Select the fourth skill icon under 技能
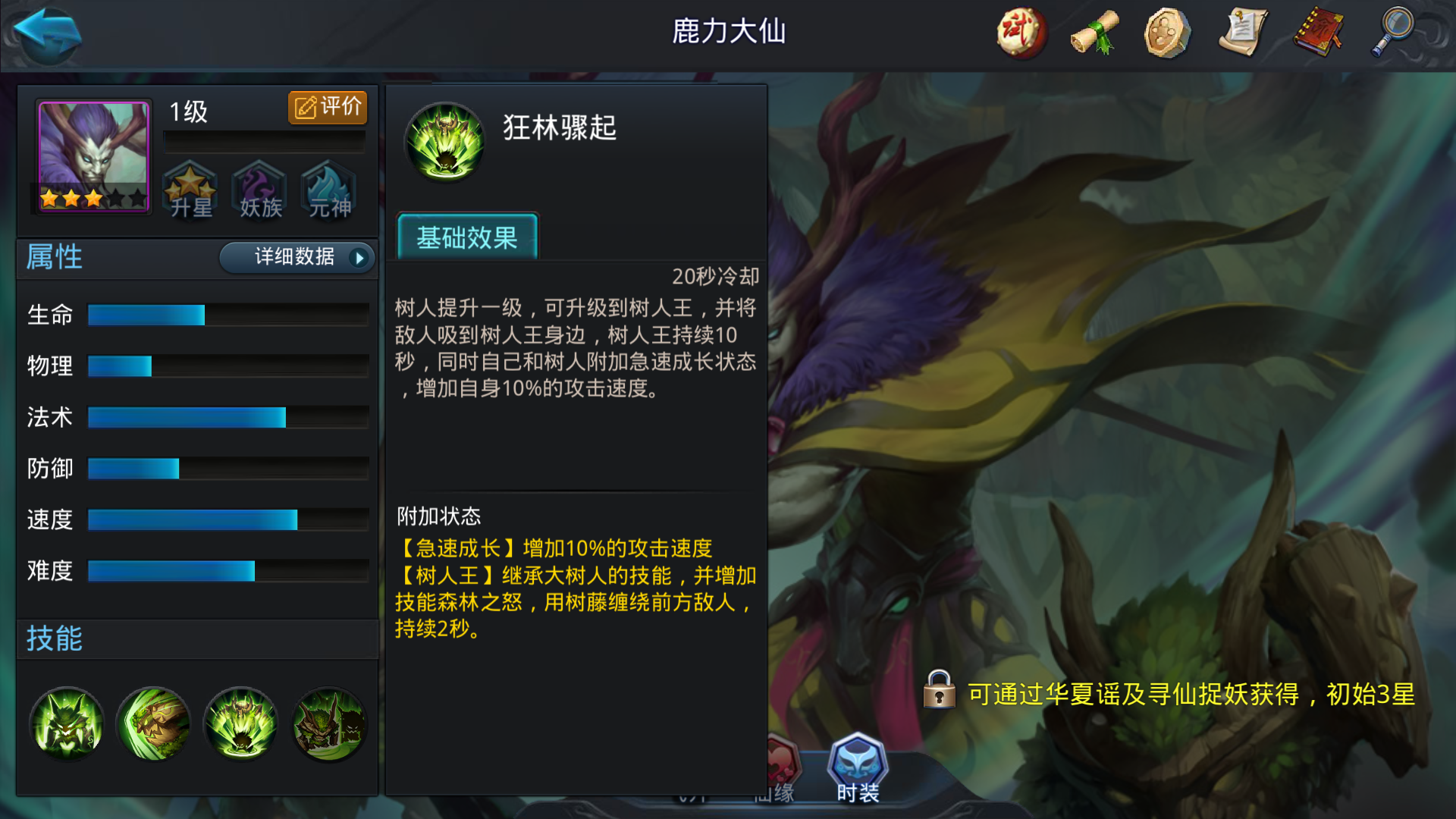 coord(328,724)
